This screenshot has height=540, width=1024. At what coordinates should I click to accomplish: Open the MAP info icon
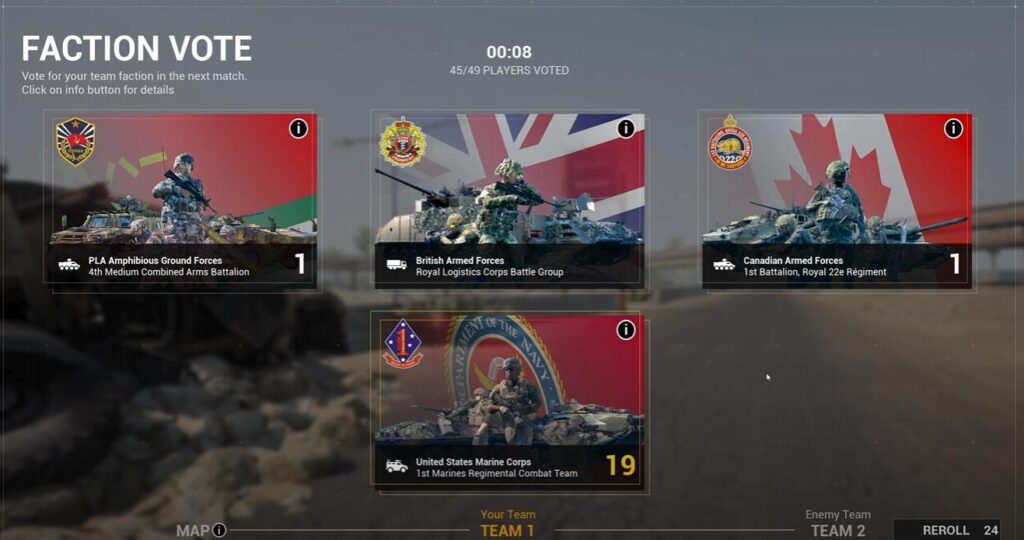(219, 531)
